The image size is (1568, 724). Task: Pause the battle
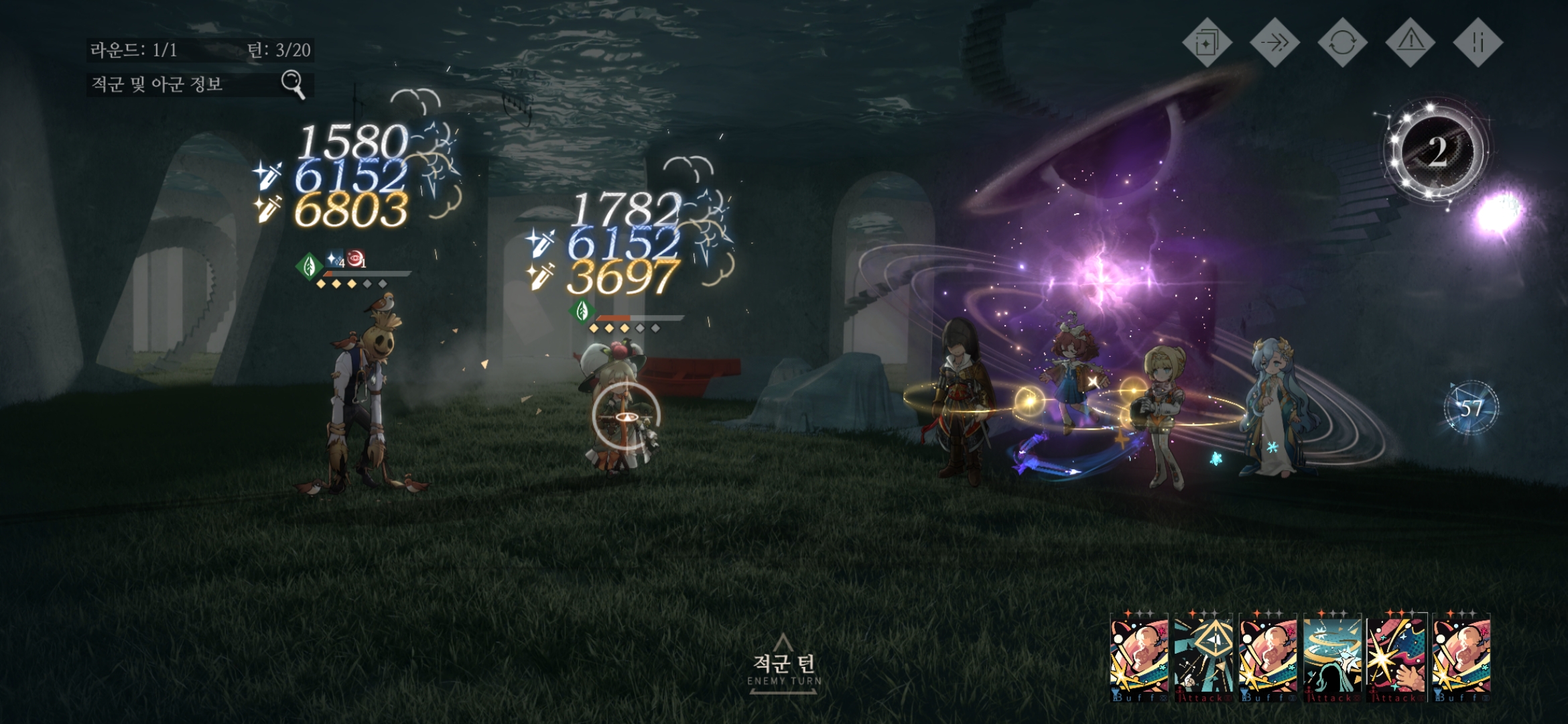click(x=1478, y=43)
